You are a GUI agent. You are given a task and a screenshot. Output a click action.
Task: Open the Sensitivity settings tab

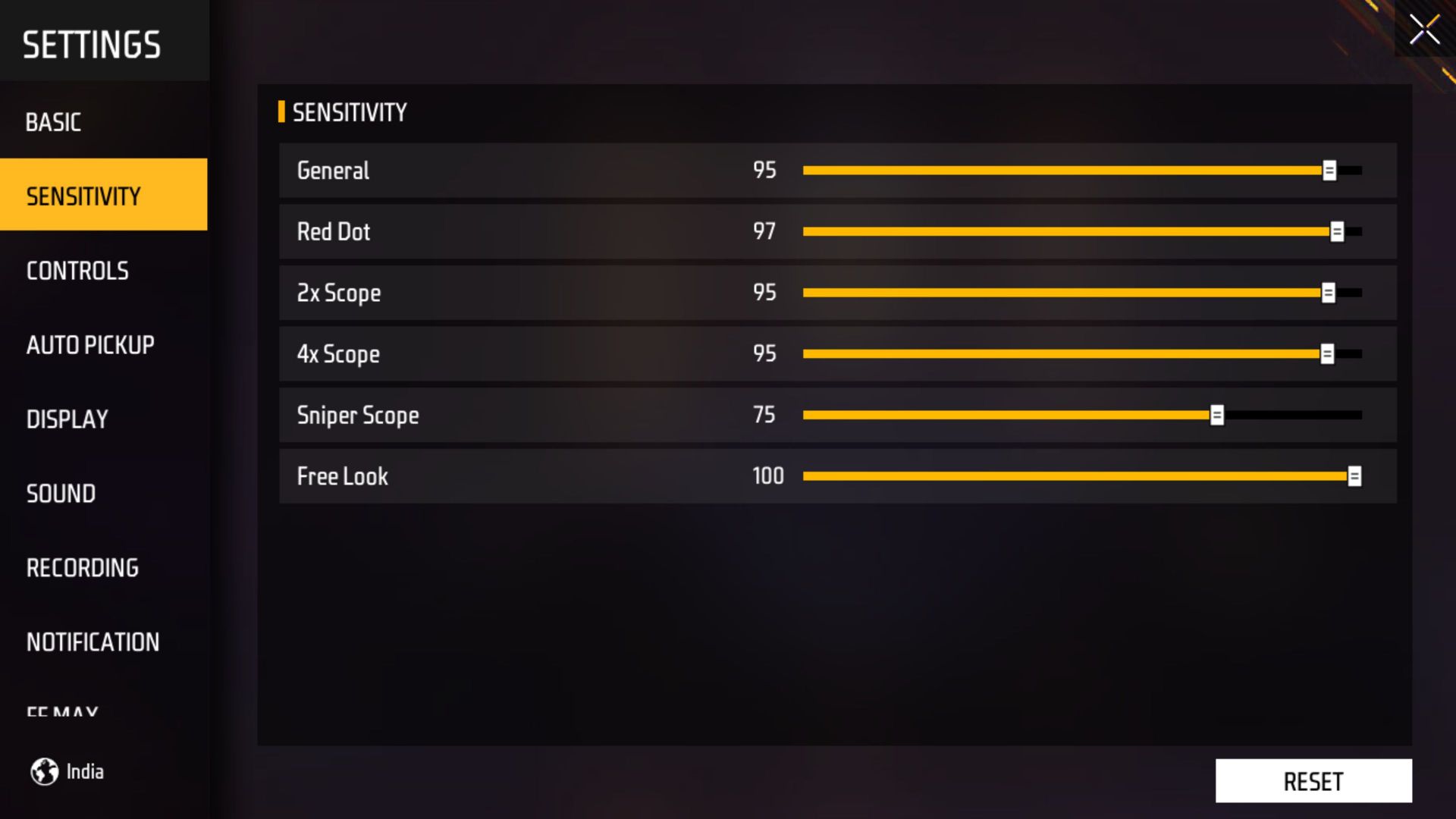click(82, 196)
